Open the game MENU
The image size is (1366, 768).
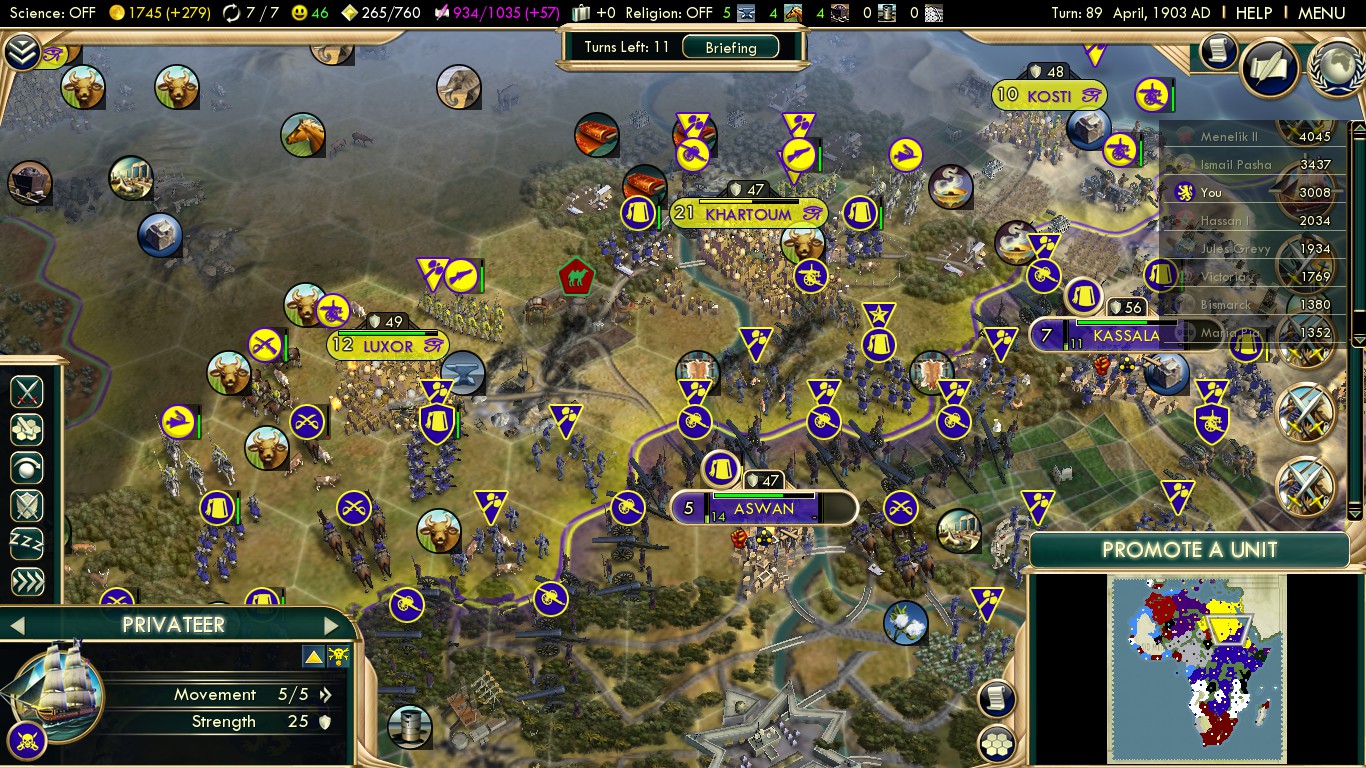tap(1321, 13)
